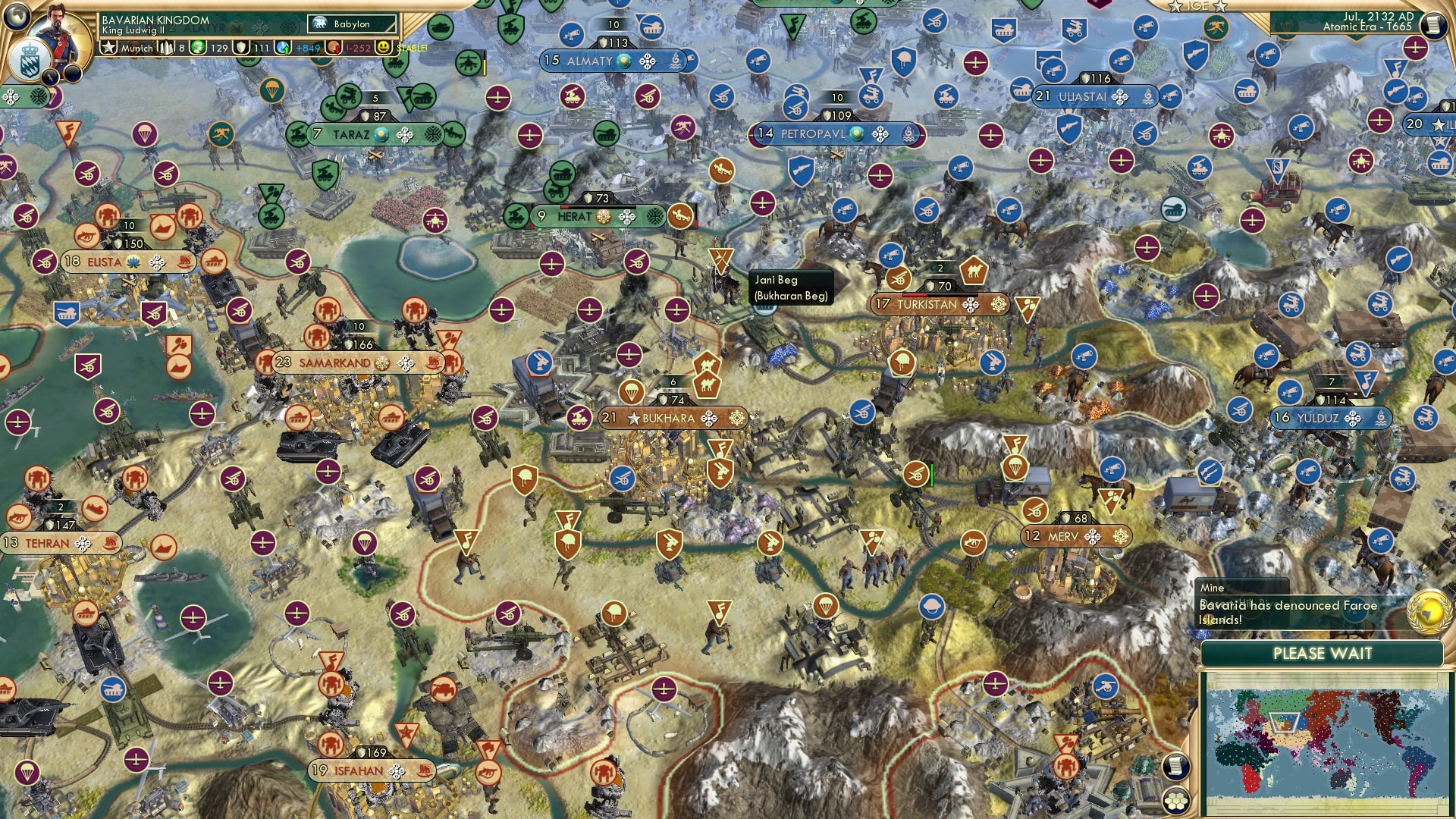Click the happiness smiley face icon
1456x819 pixels.
pos(383,48)
